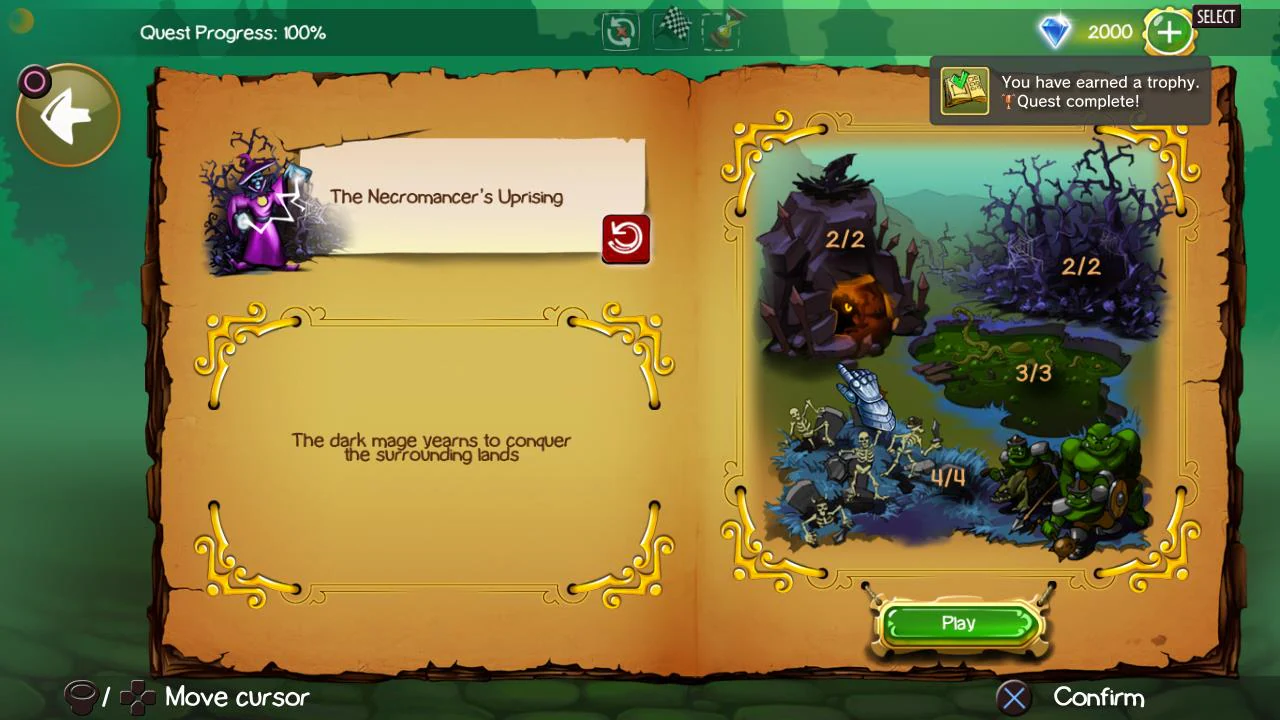Click the Quest Progress 100% indicator
This screenshot has width=1280, height=720.
[x=232, y=32]
